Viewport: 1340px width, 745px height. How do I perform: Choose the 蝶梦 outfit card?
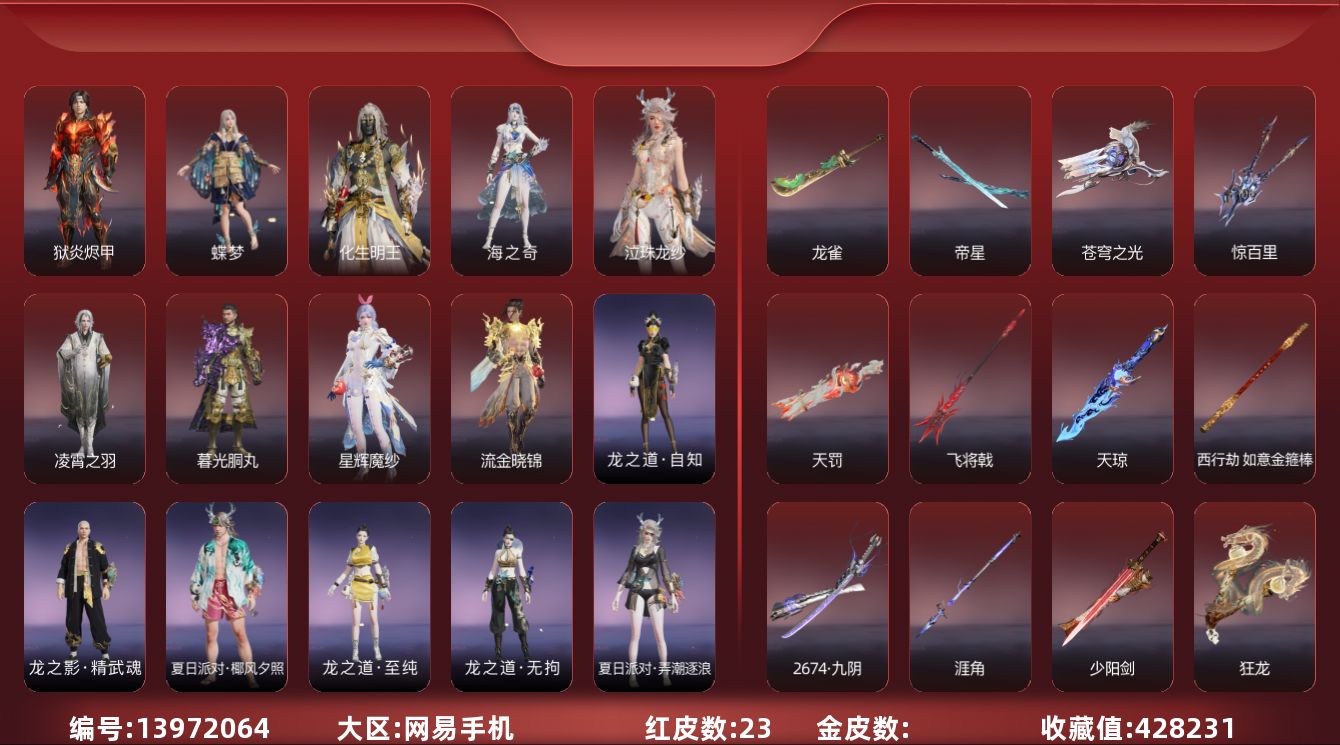226,180
